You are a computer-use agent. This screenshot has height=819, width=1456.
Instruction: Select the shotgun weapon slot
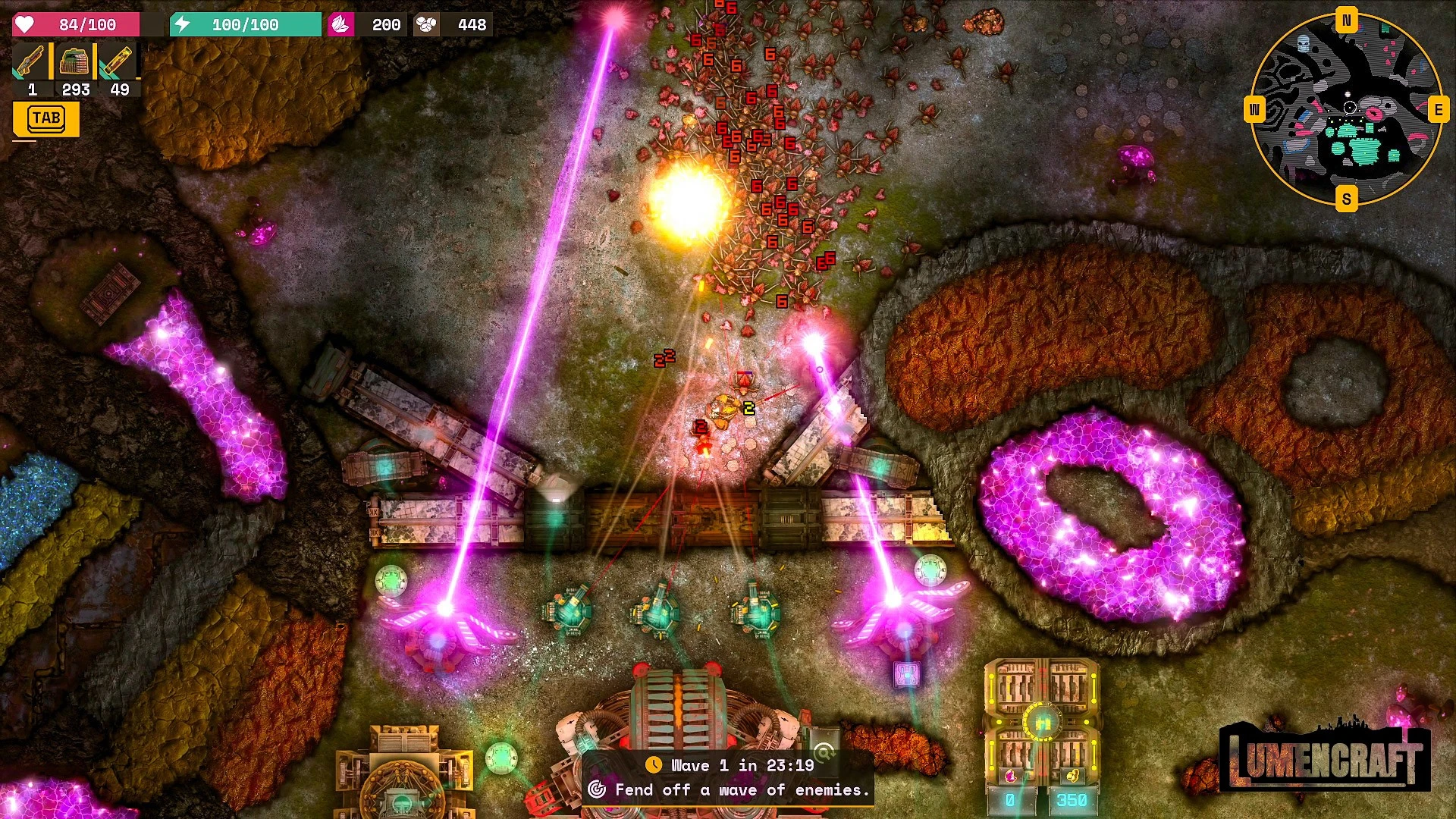pos(31,62)
